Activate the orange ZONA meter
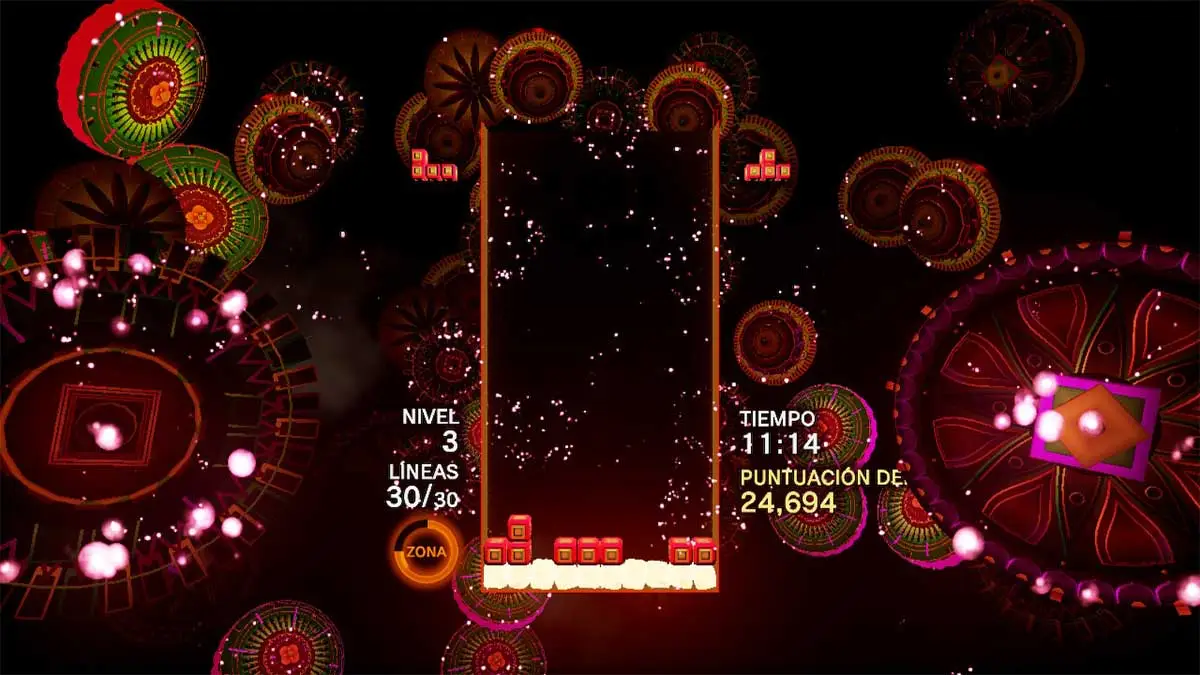Screen dimensions: 1200x675 click(427, 551)
